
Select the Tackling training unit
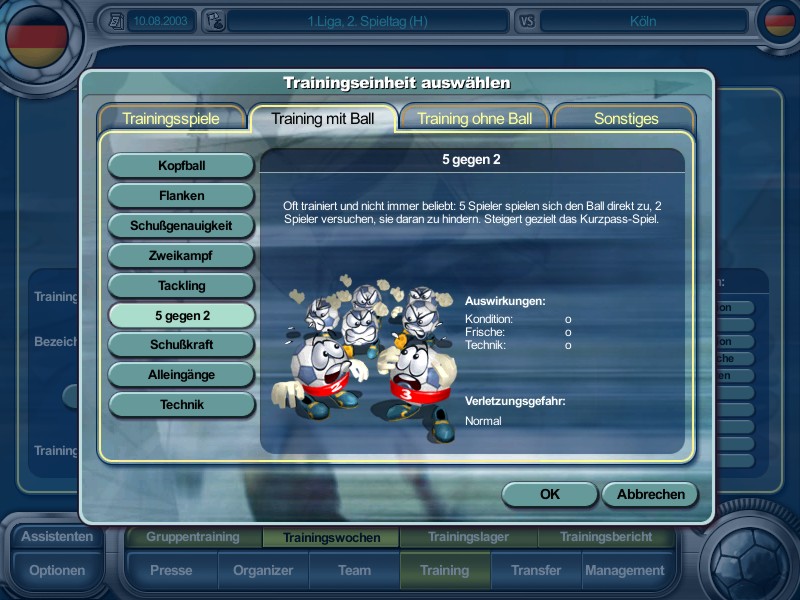tap(181, 285)
